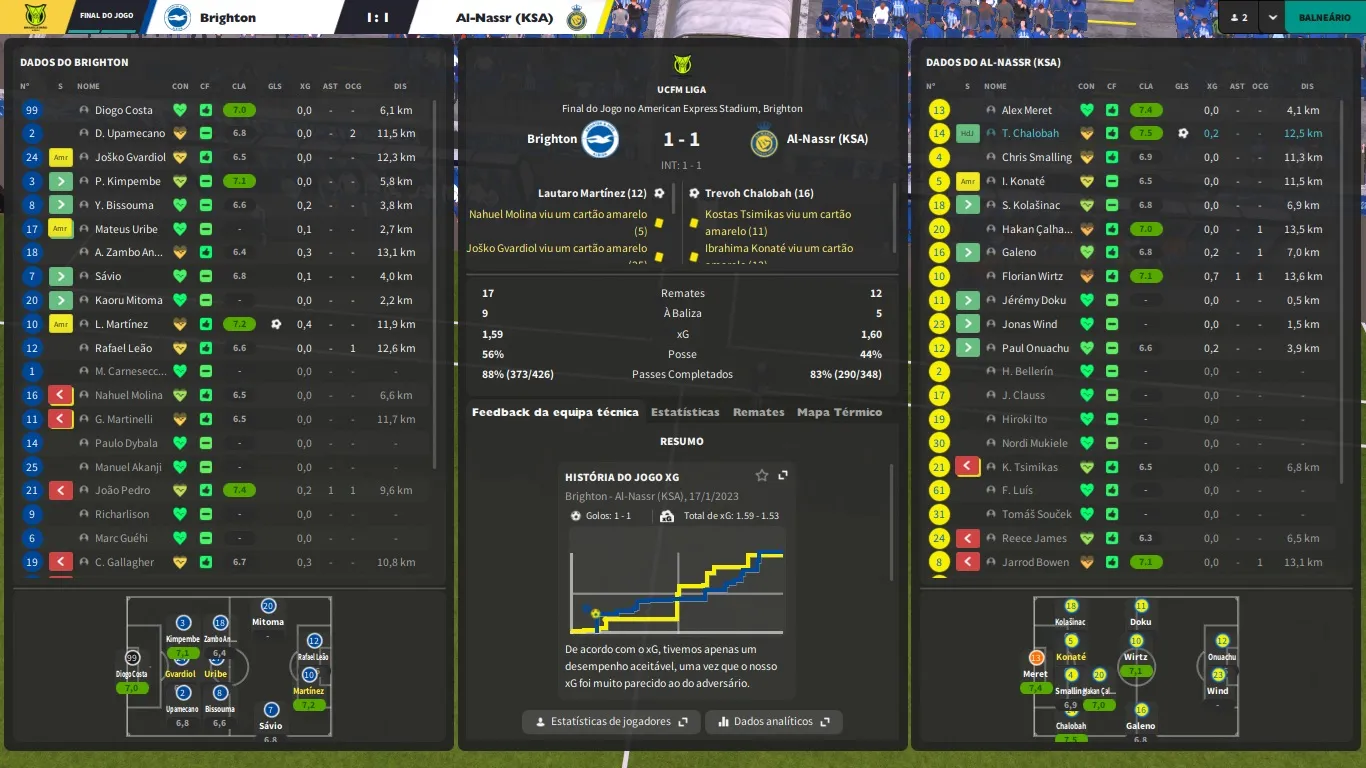Favorite the História do Jogo xG card

pyautogui.click(x=762, y=476)
